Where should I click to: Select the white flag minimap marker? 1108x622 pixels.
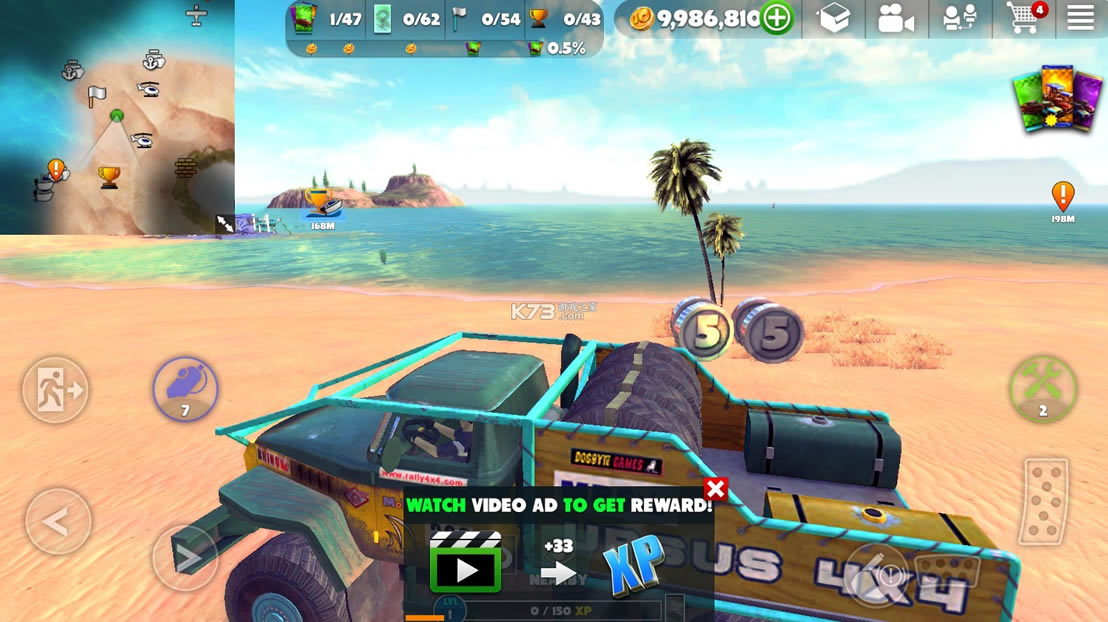96,96
